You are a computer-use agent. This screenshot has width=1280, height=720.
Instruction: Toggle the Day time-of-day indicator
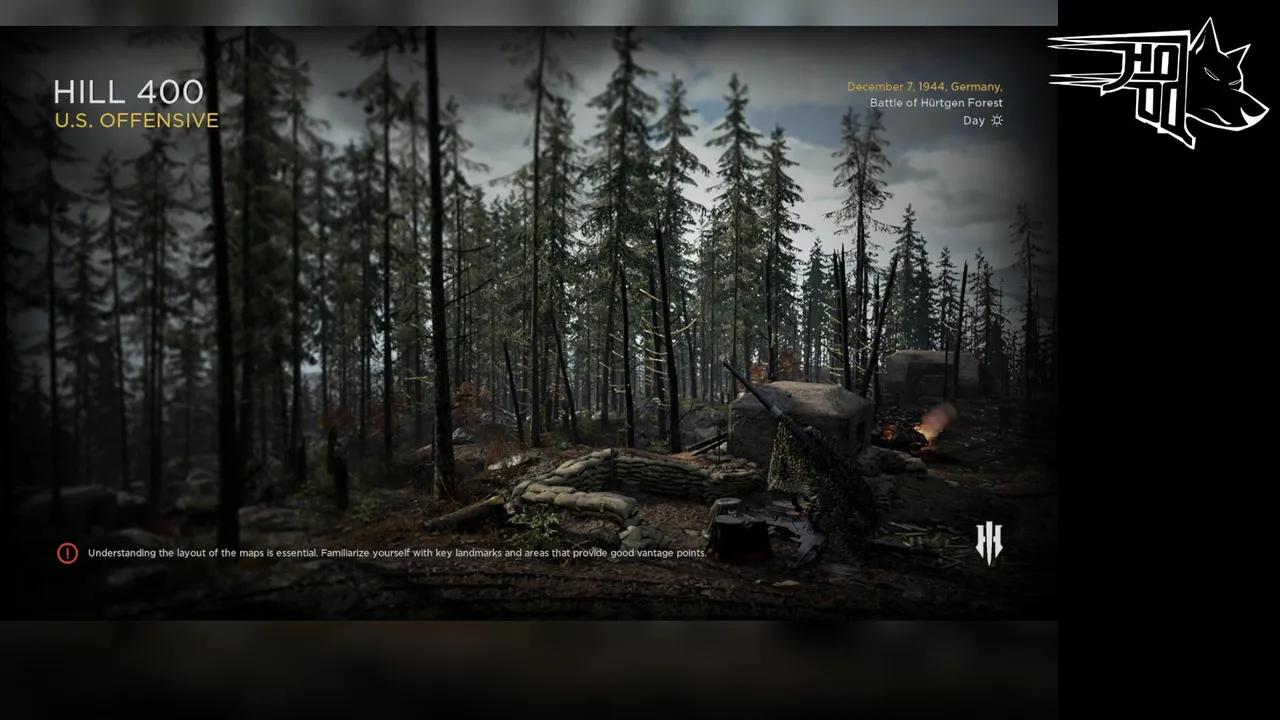point(971,120)
